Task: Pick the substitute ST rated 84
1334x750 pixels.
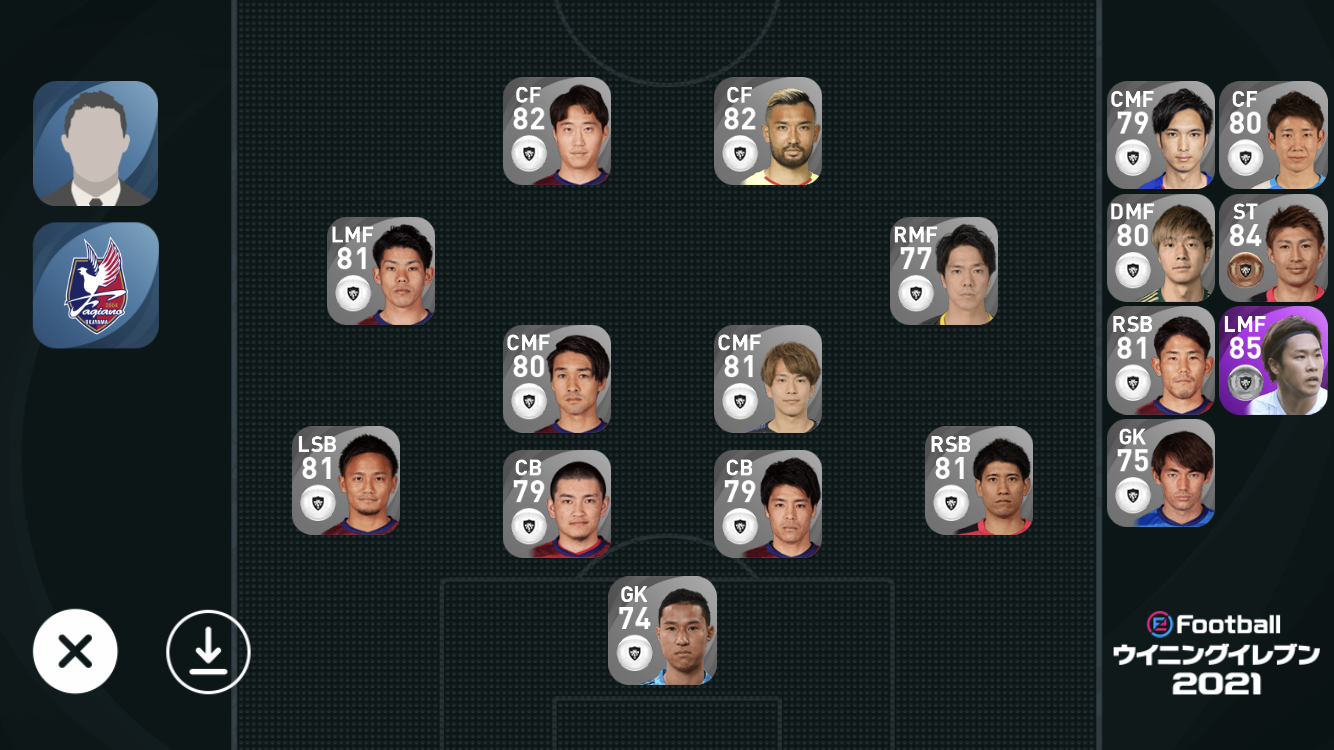Action: click(x=1273, y=248)
